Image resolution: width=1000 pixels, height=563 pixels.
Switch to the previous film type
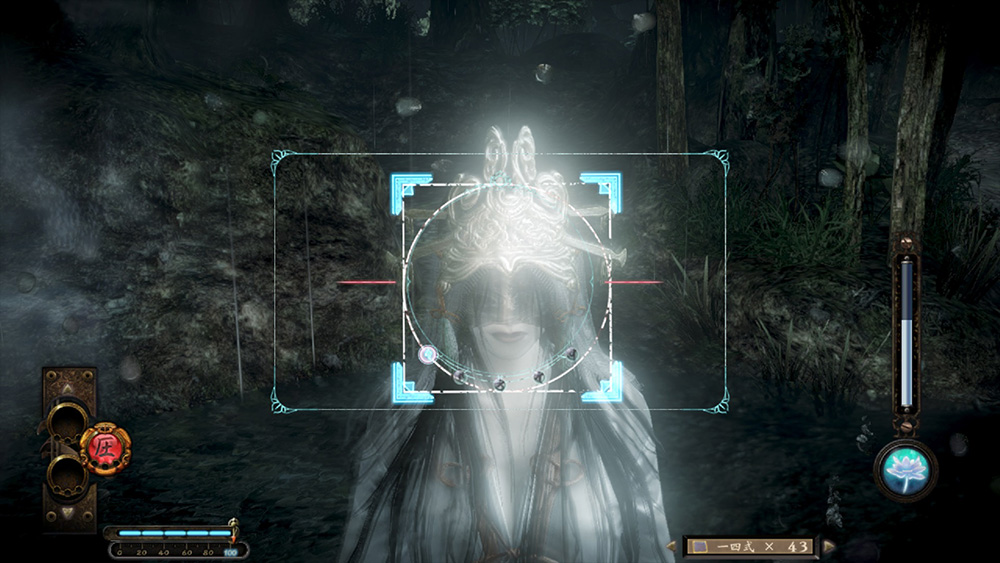[671, 546]
